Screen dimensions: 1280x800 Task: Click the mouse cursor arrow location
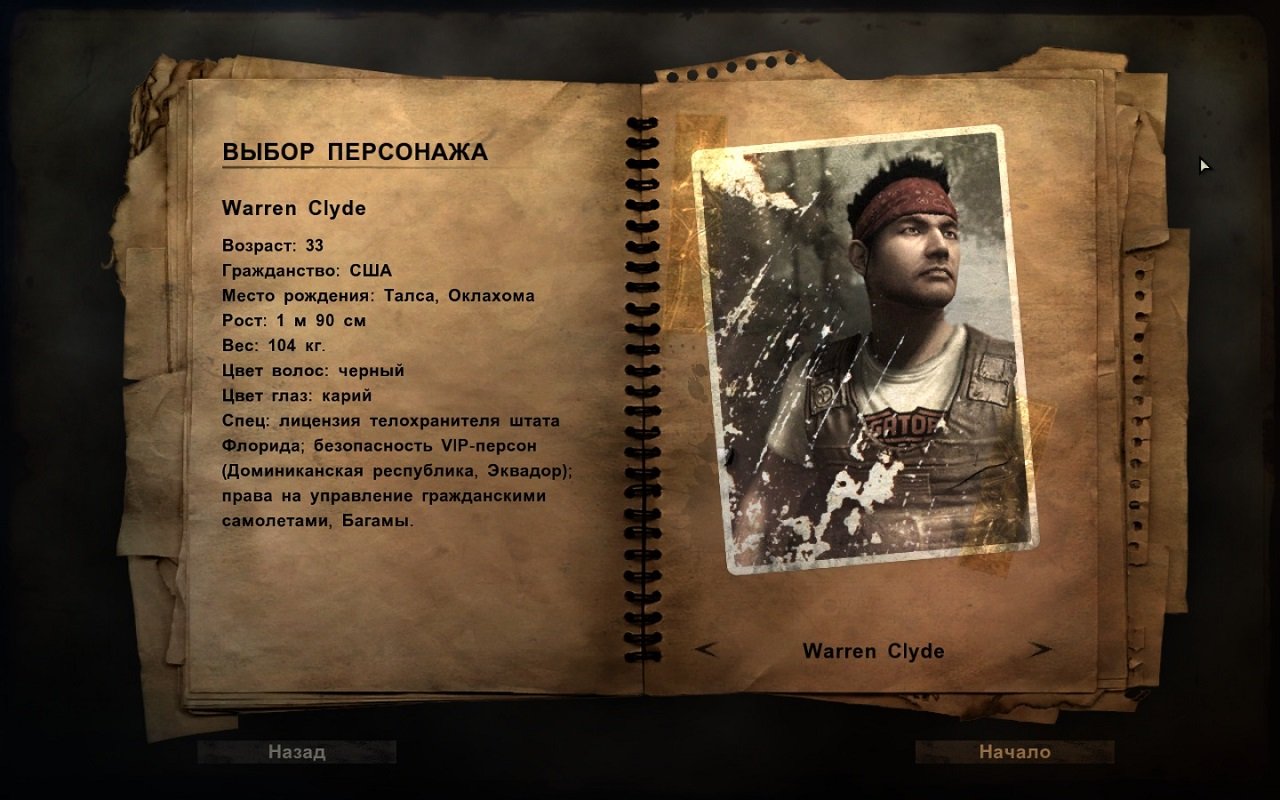click(1204, 165)
